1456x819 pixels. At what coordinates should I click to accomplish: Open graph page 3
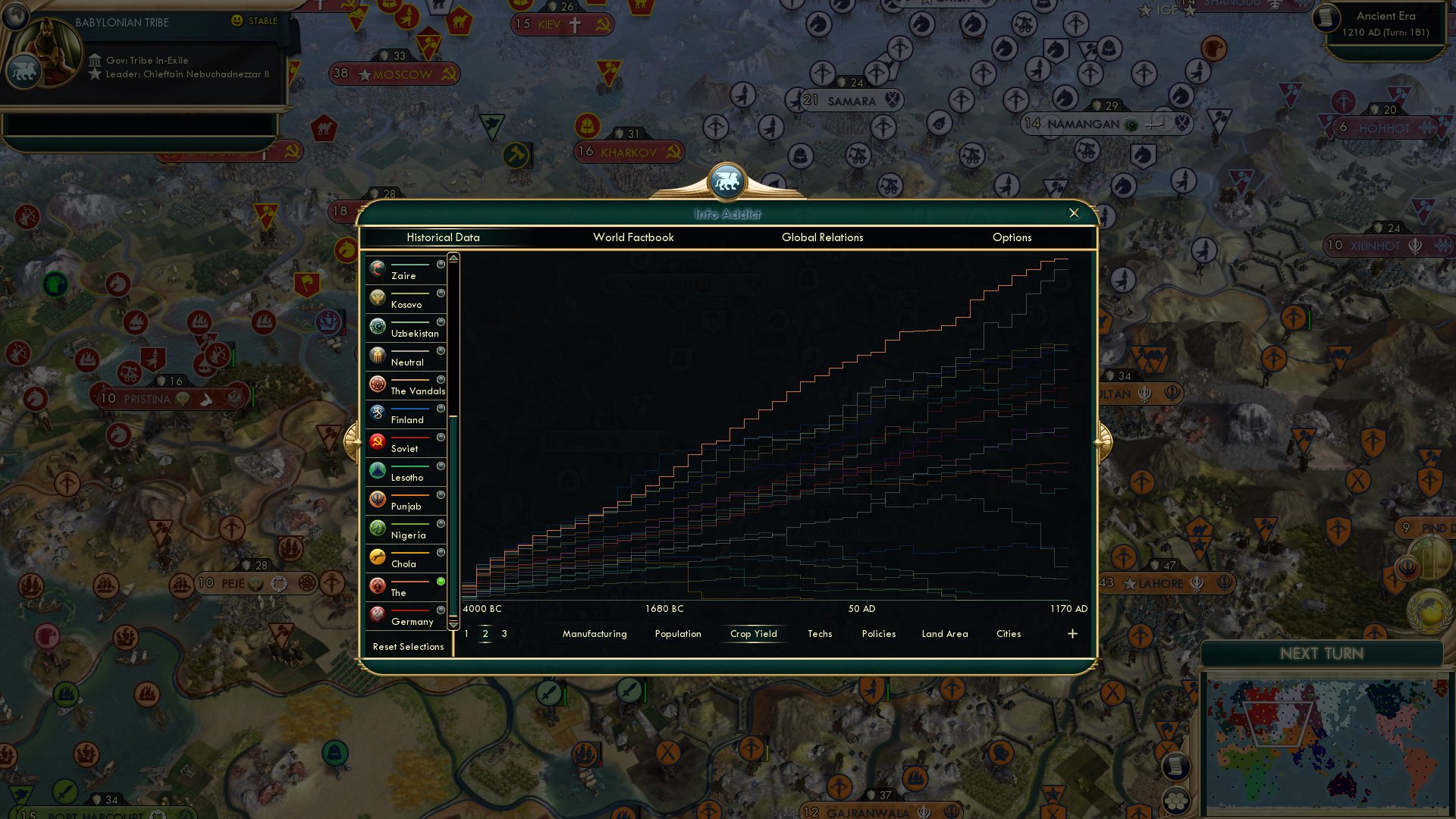pos(504,634)
